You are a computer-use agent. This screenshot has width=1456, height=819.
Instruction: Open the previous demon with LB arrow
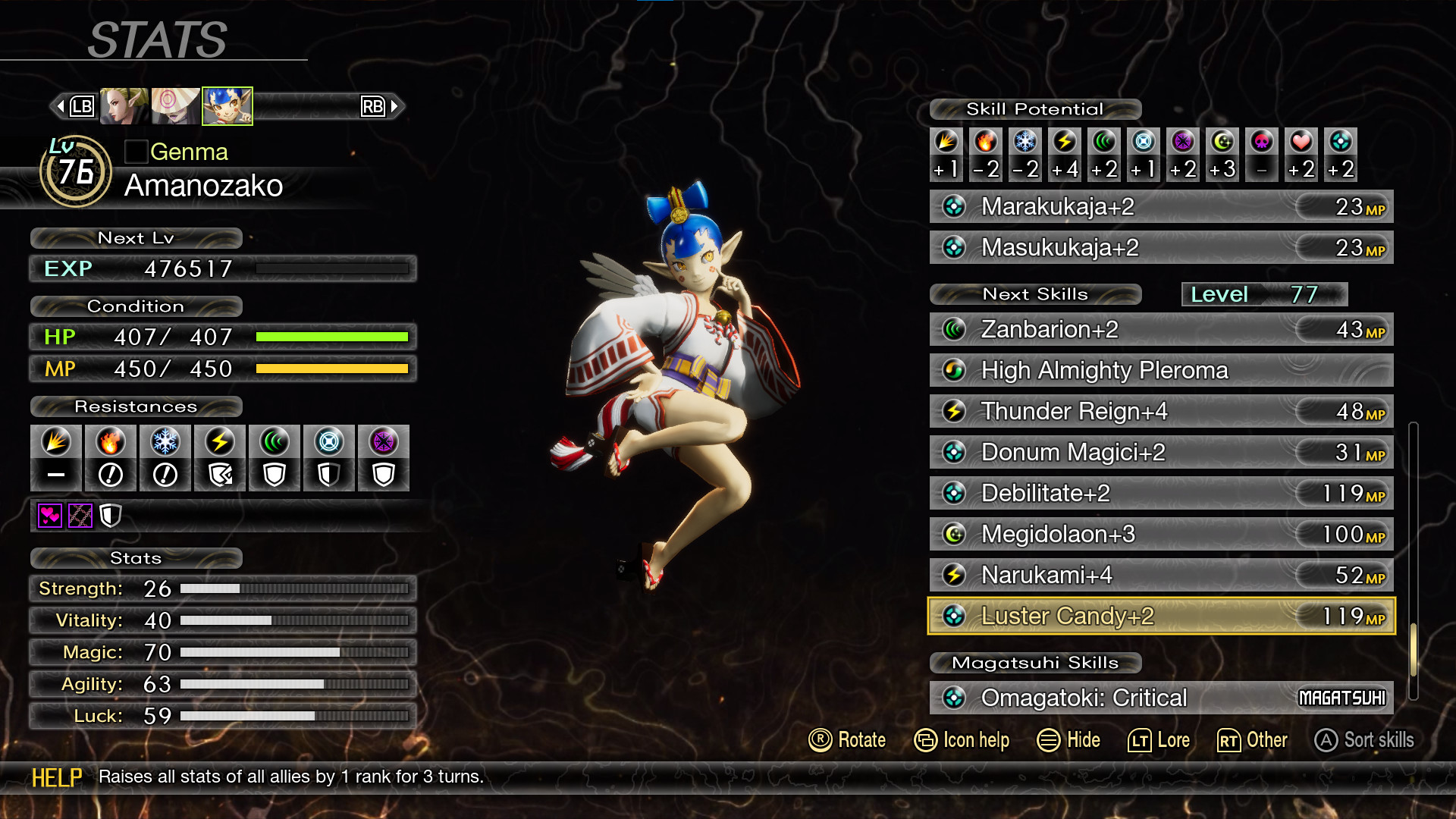(x=61, y=106)
